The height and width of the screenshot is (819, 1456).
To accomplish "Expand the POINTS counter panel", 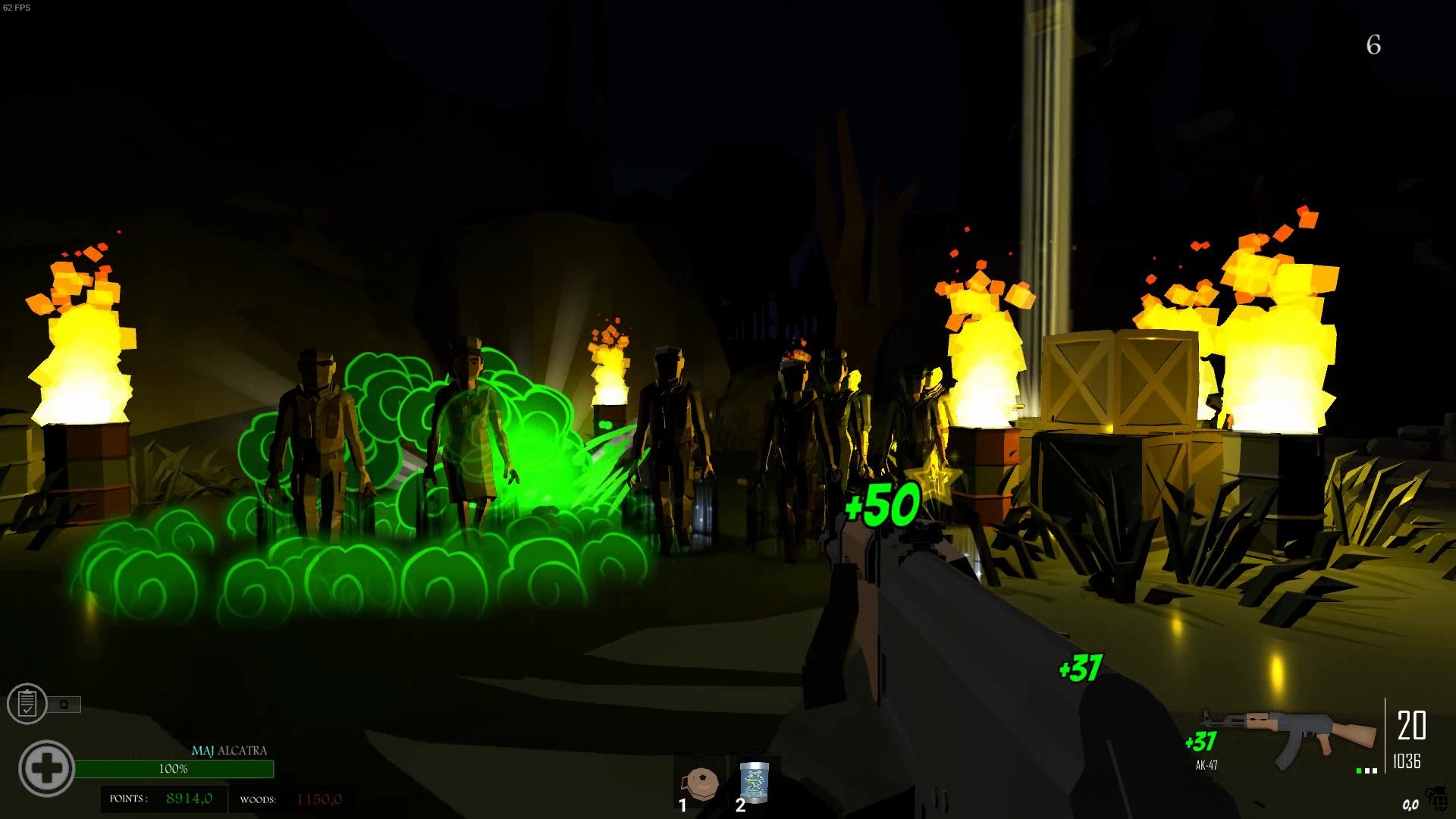I will 165,799.
